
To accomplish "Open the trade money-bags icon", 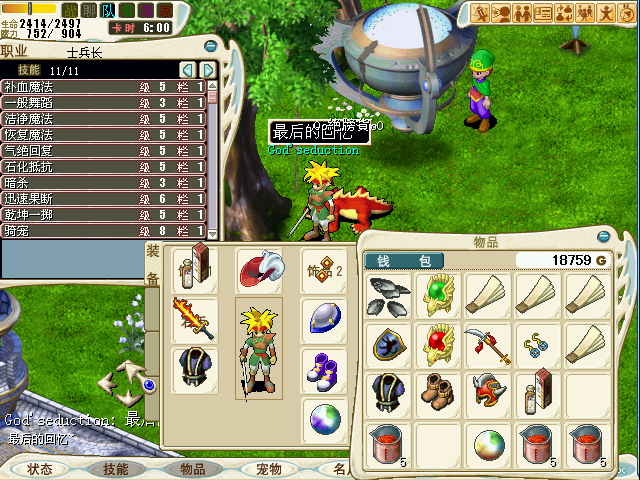I will coord(566,13).
